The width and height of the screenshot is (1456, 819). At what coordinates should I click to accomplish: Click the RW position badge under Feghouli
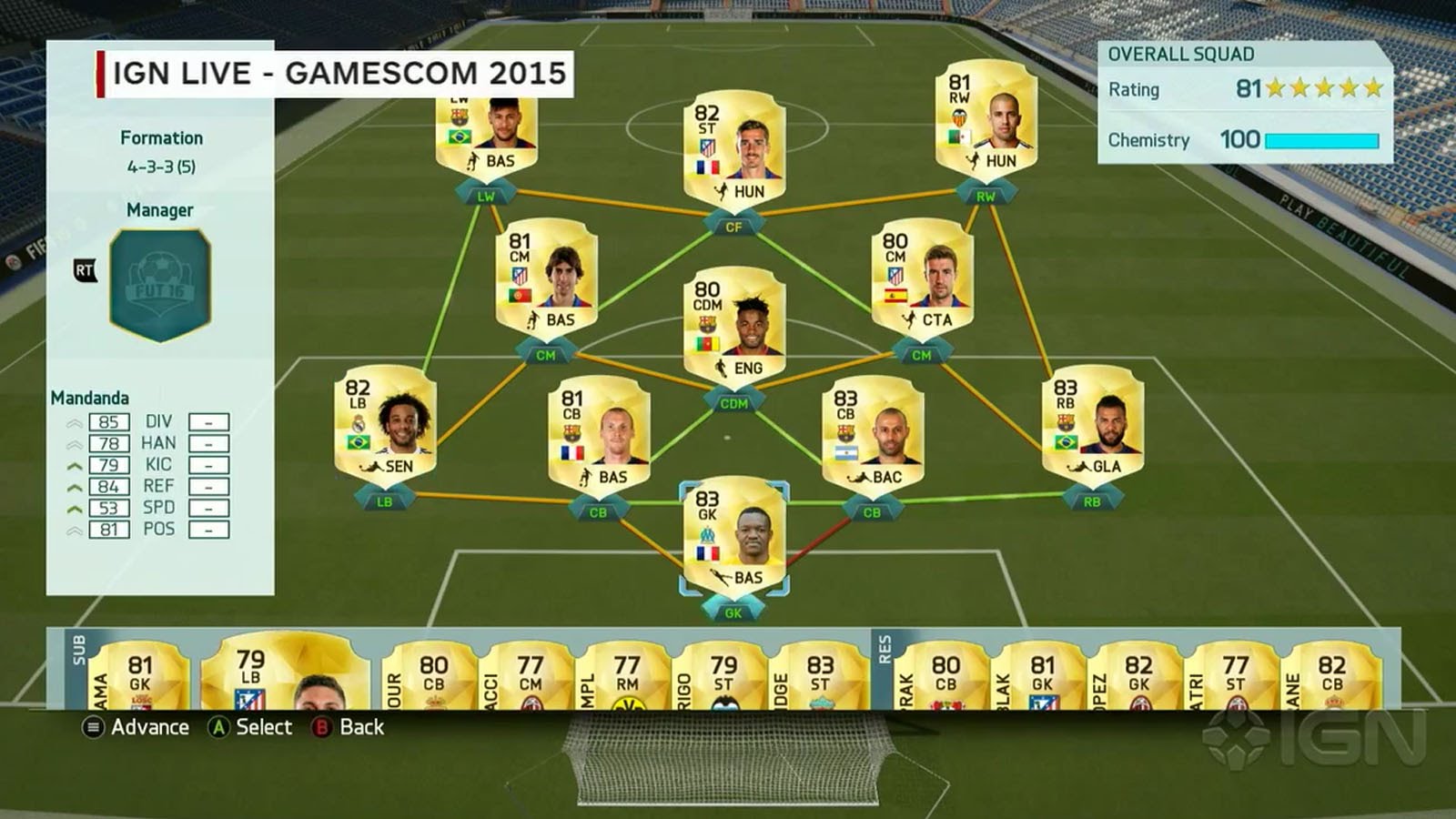[x=986, y=193]
